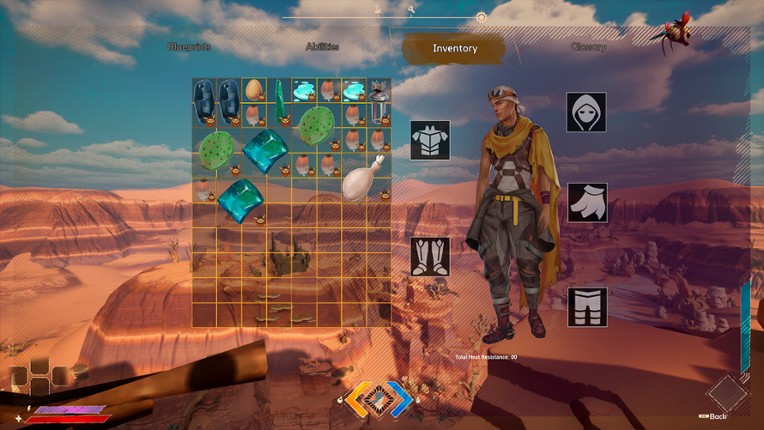
Task: Open the hood headgear equipment slot
Action: click(x=587, y=113)
